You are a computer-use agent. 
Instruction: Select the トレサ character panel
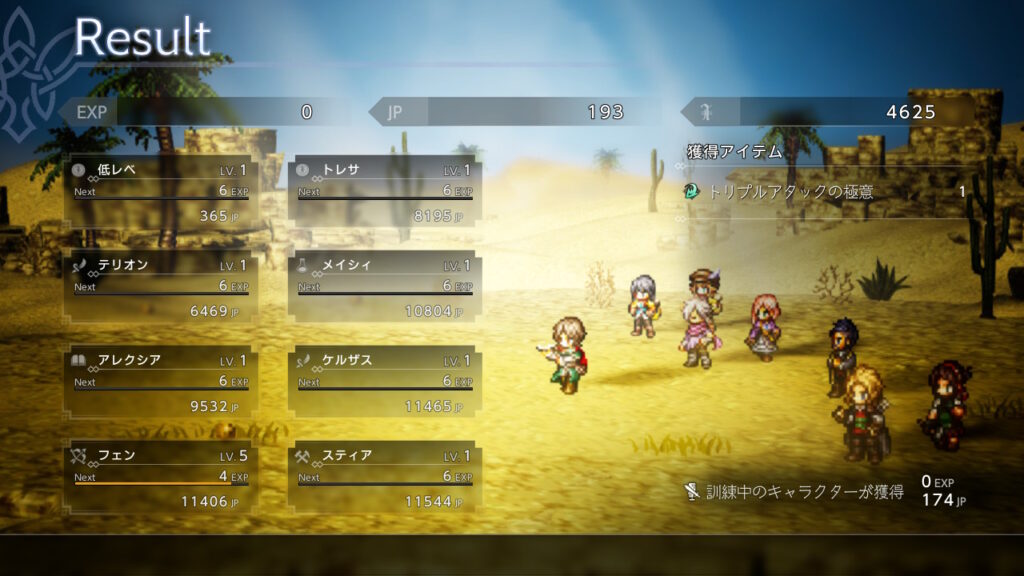point(385,193)
